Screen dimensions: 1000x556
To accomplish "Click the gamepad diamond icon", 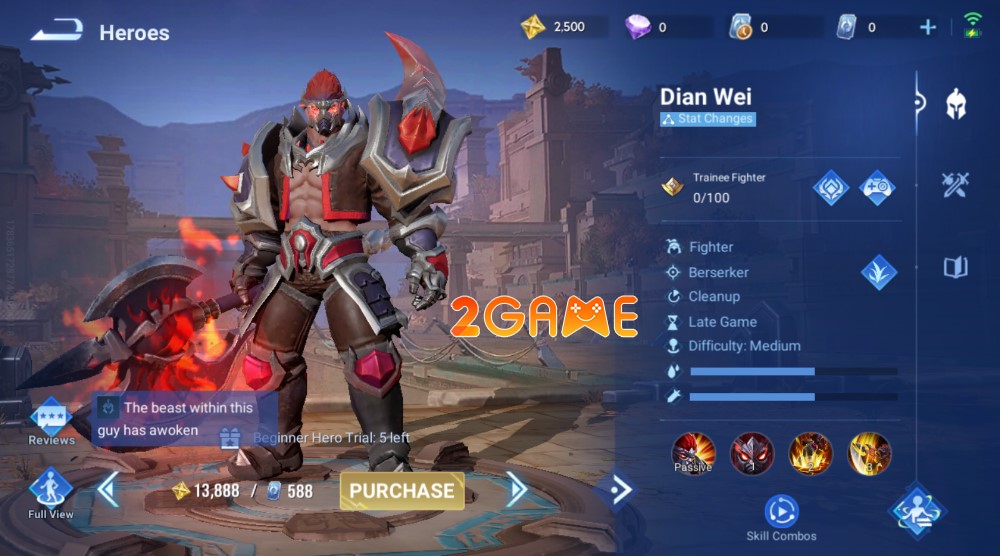I will [877, 186].
